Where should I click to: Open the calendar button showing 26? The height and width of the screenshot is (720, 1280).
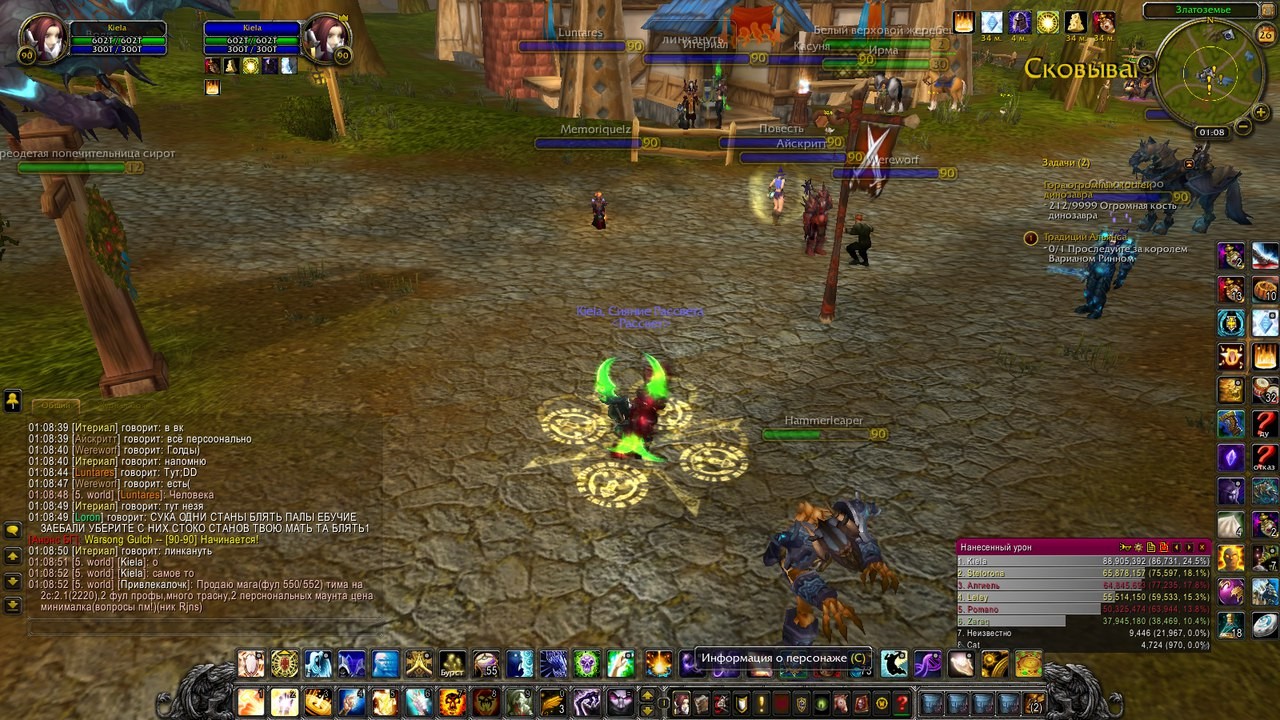[1265, 35]
